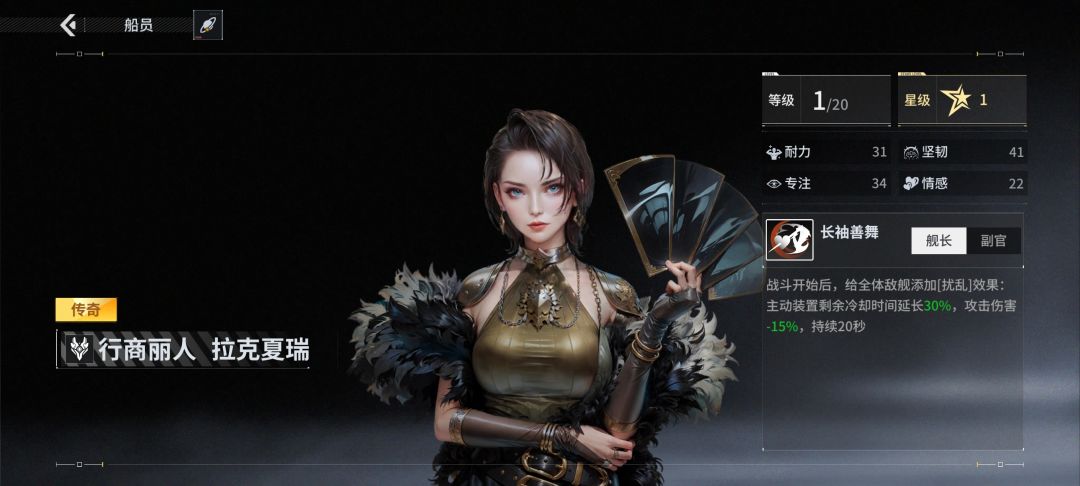The width and height of the screenshot is (1080, 486).
Task: Switch to the 副官 skill tab
Action: pos(993,240)
